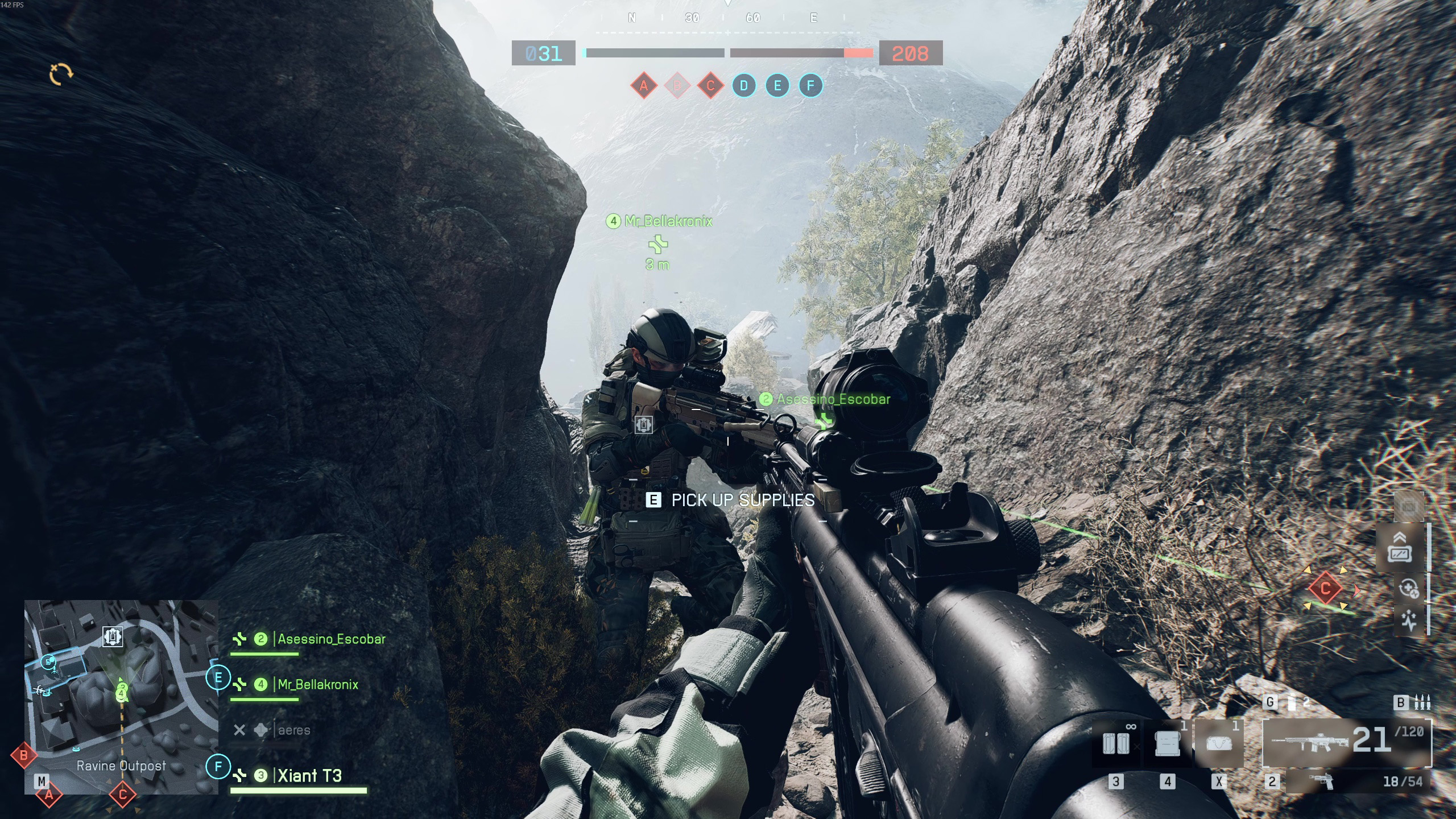Switch to the primary assault rifle slot
The height and width of the screenshot is (819, 1456).
tap(1346, 742)
